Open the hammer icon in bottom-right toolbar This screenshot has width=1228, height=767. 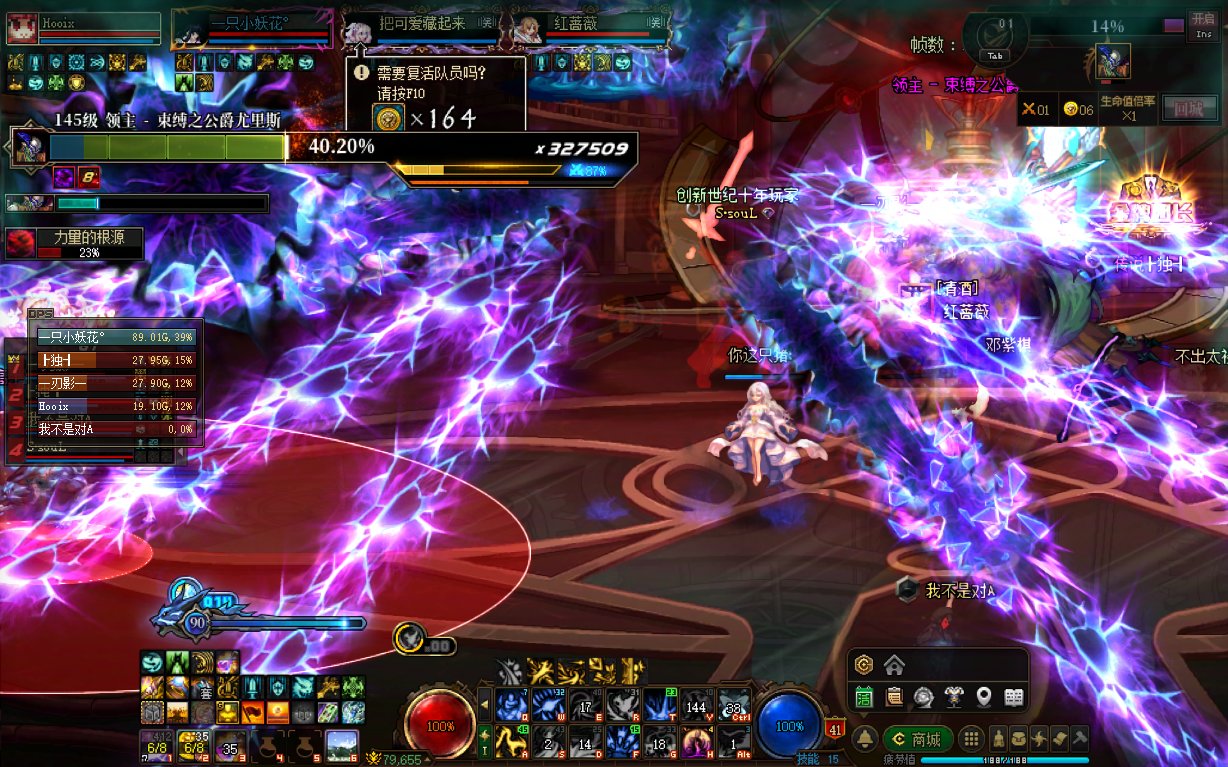point(1079,740)
